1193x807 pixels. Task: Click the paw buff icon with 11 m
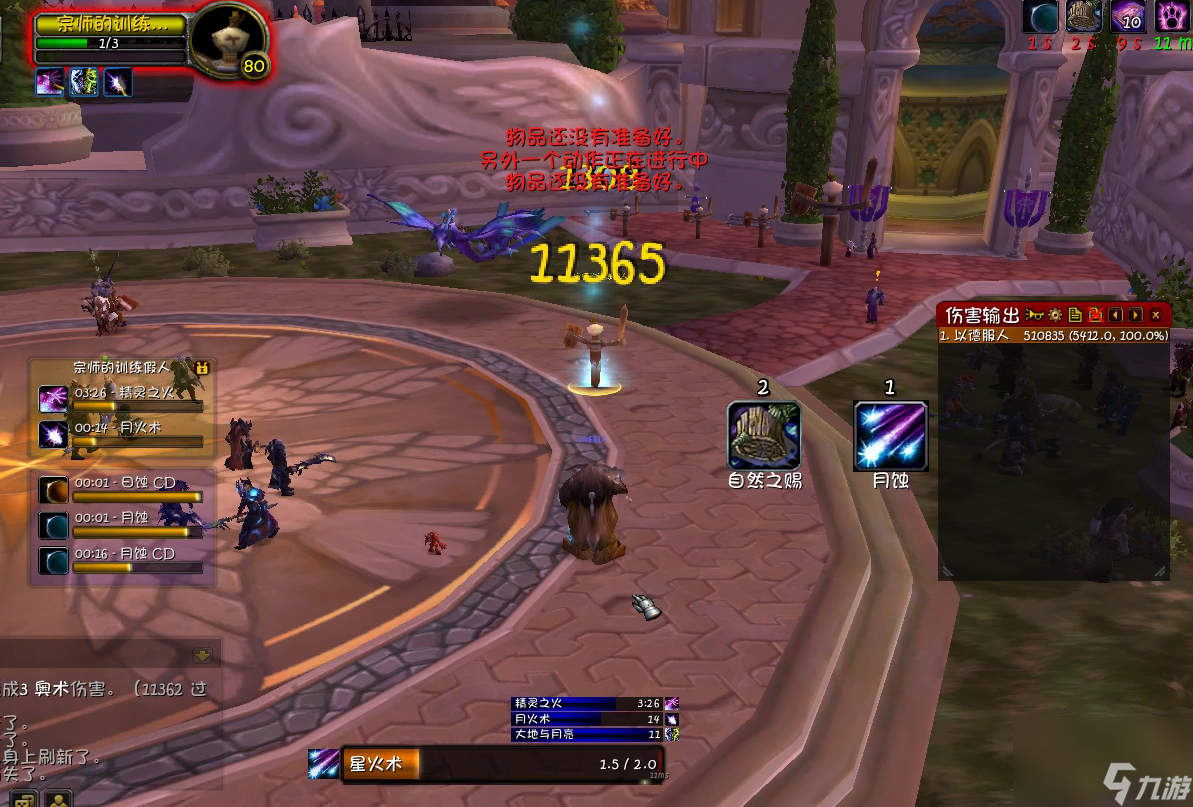(x=1171, y=17)
